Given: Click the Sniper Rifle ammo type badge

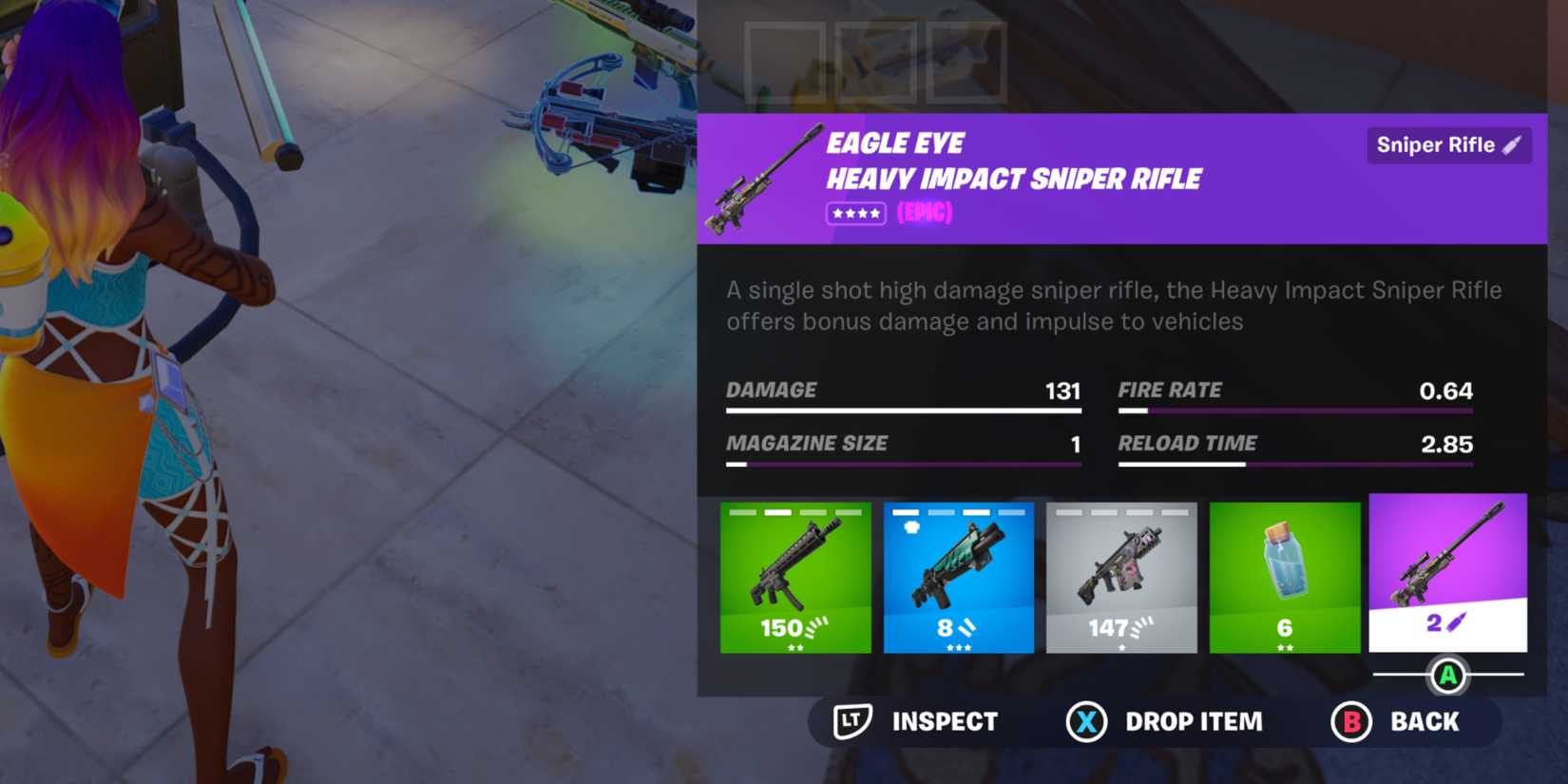Looking at the screenshot, I should [1448, 144].
